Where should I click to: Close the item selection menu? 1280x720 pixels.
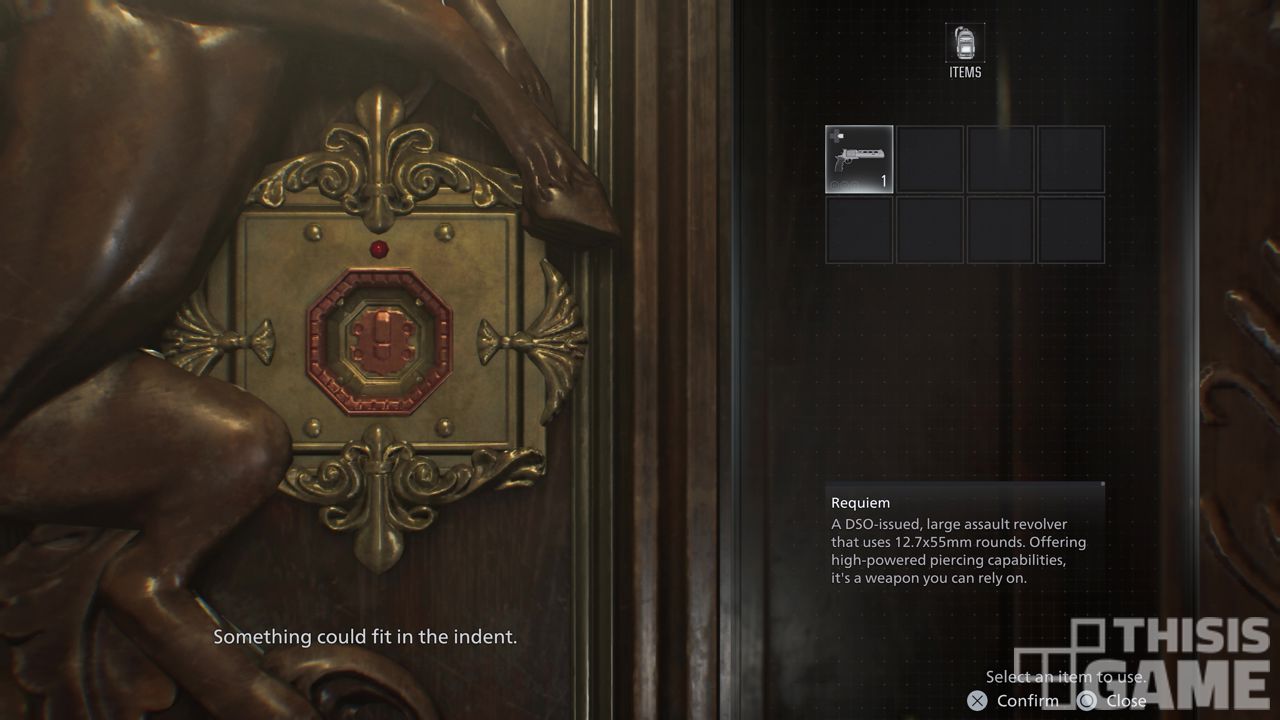tap(1112, 701)
